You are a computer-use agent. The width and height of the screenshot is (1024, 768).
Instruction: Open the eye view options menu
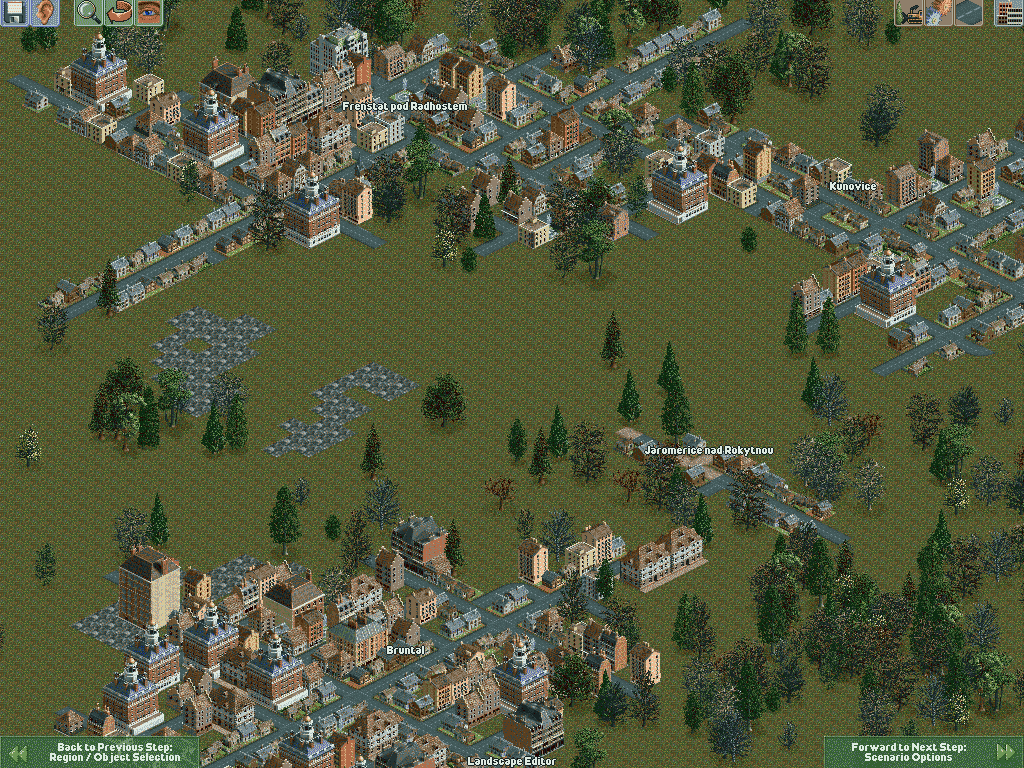[149, 13]
